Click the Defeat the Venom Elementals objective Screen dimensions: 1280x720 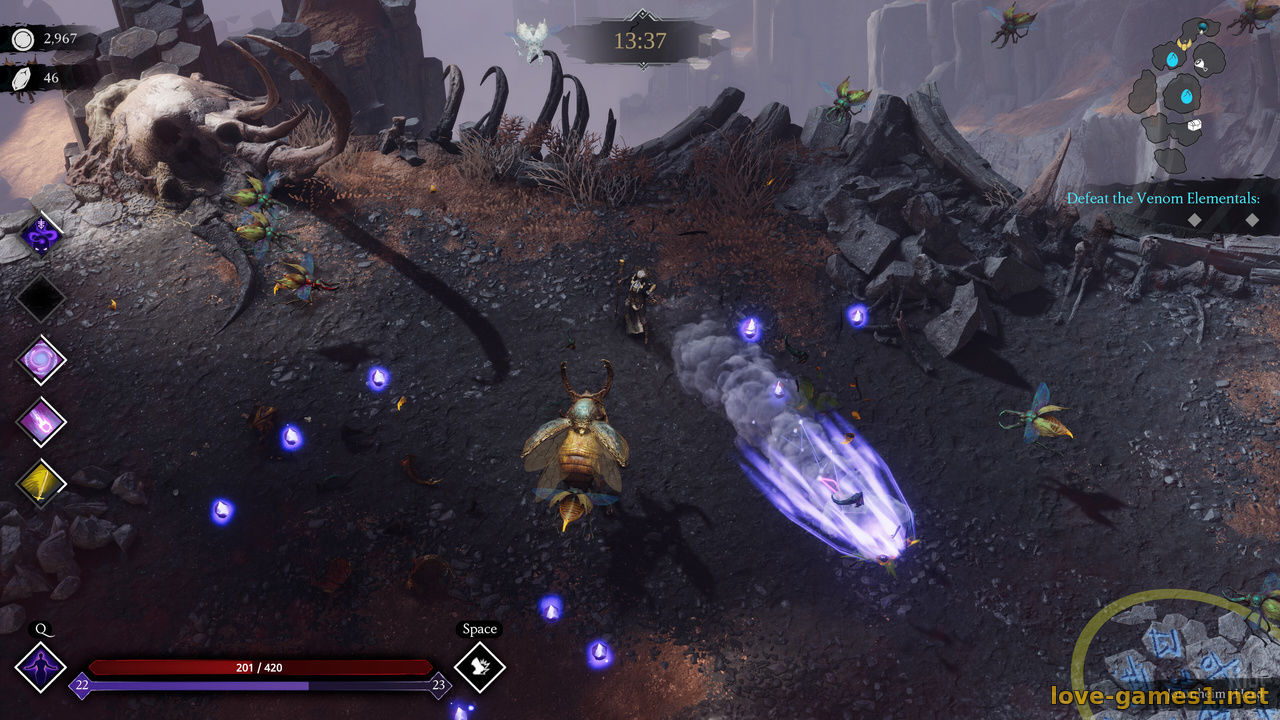[x=1162, y=198]
